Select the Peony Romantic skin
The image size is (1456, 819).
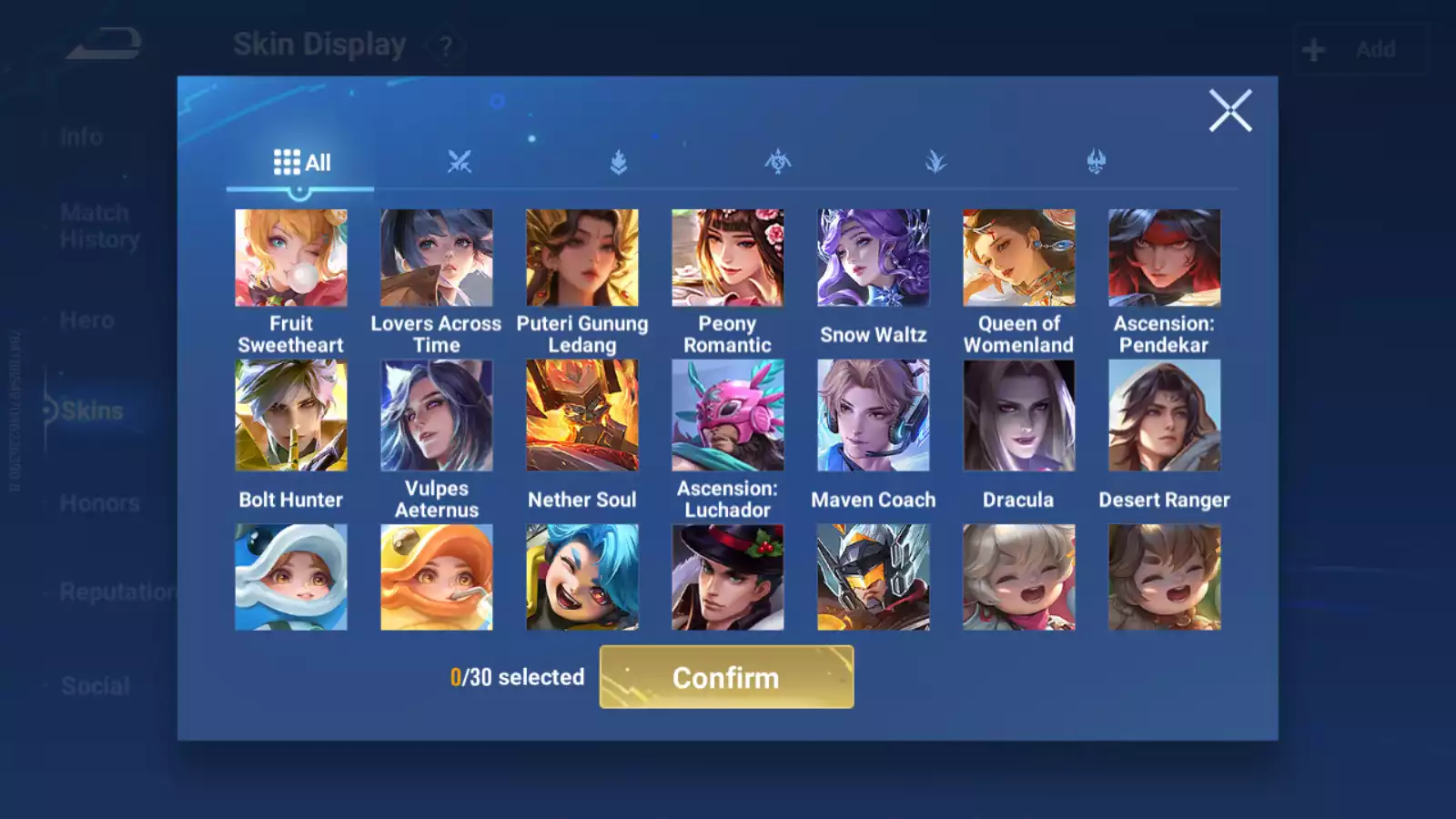(x=727, y=258)
